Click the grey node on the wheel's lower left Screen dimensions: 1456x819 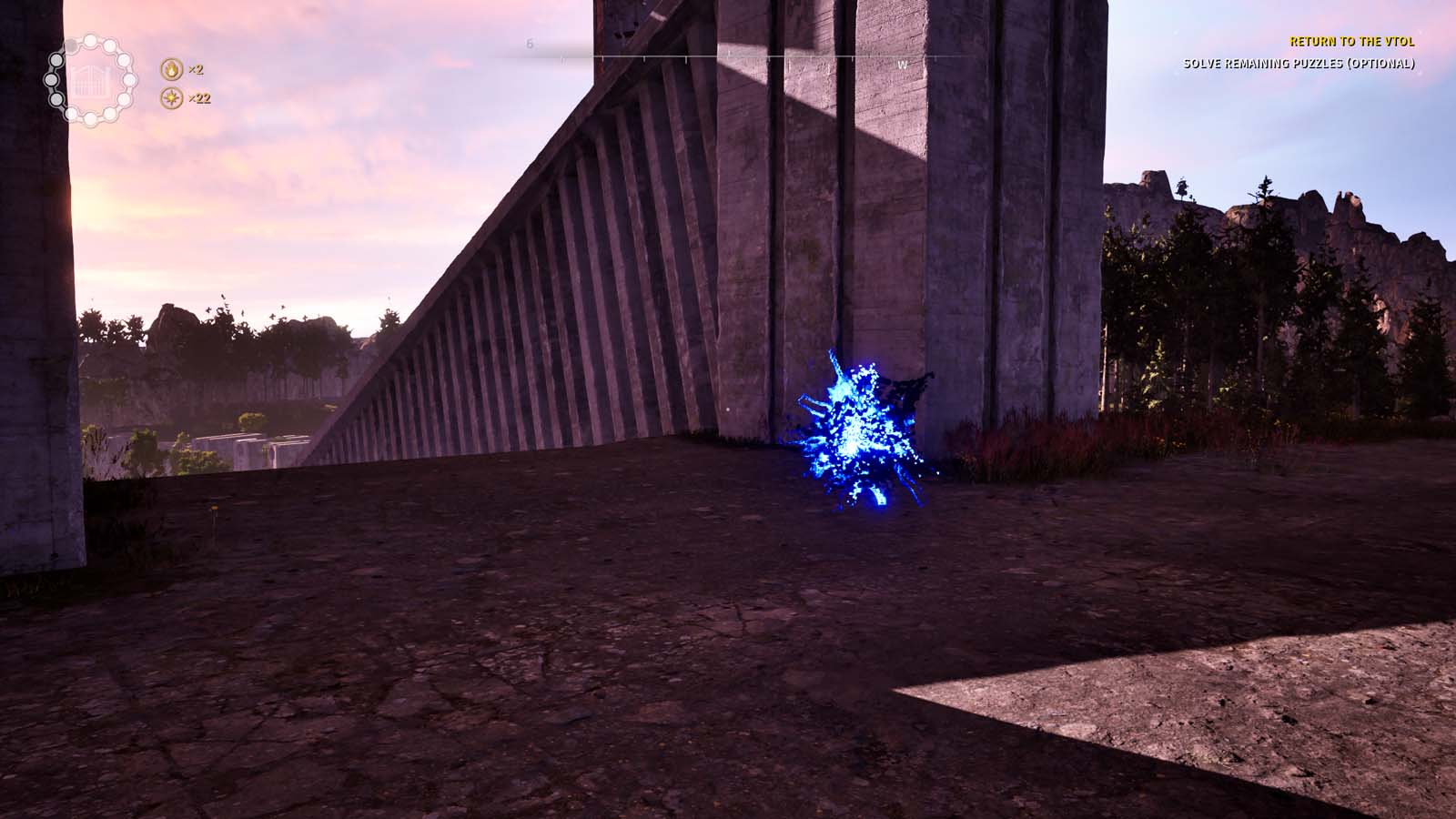pyautogui.click(x=56, y=99)
